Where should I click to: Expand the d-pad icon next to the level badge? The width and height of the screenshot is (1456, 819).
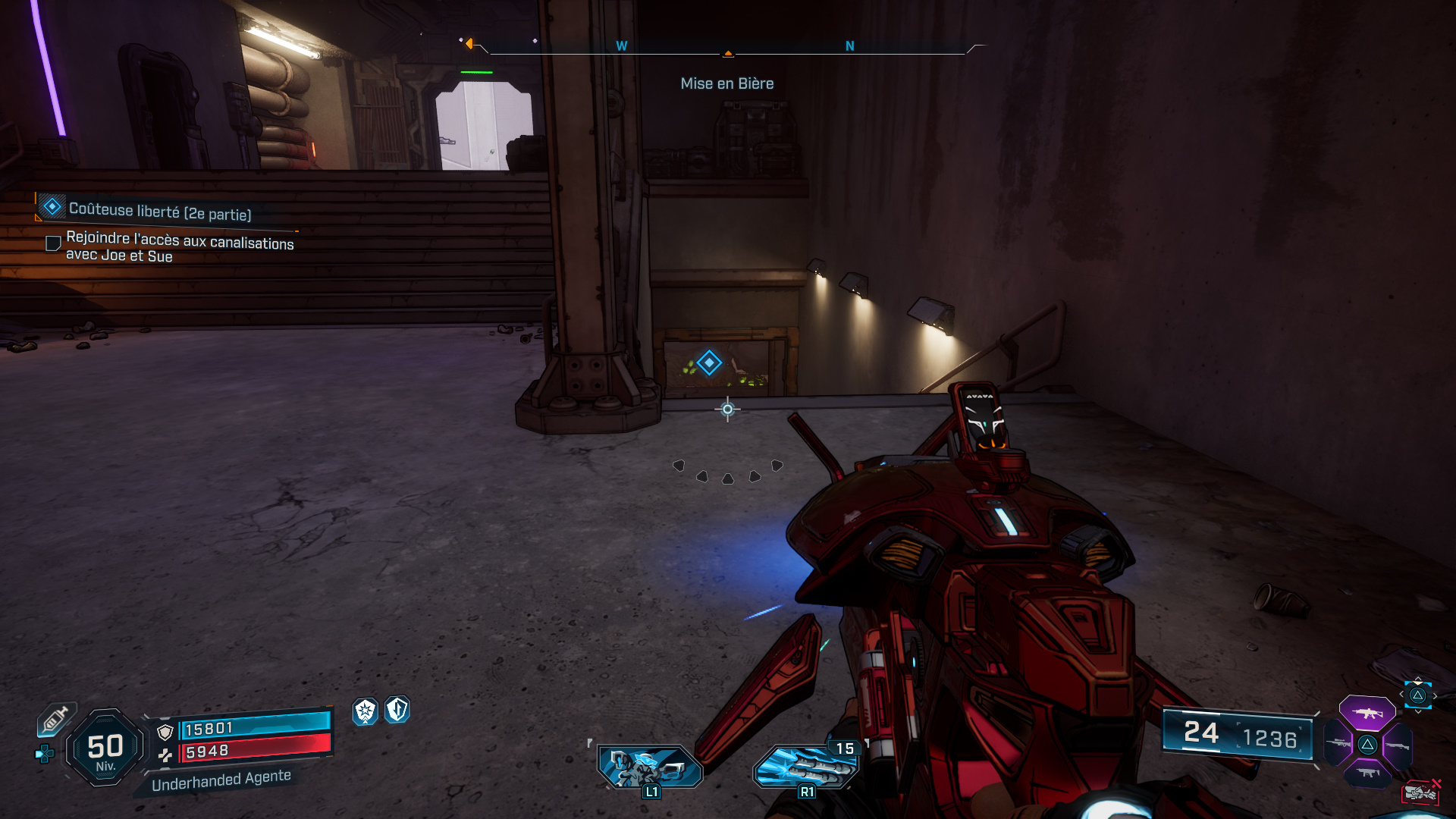tap(44, 752)
